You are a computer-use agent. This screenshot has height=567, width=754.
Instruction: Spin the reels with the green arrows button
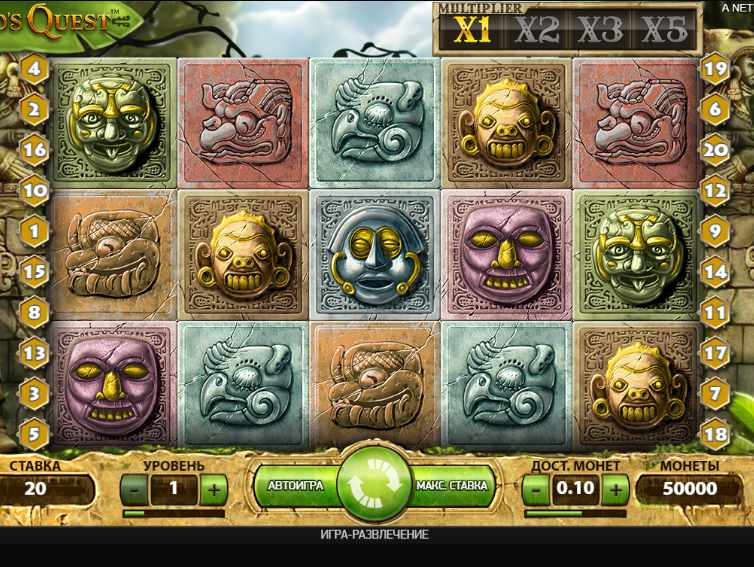pos(375,485)
